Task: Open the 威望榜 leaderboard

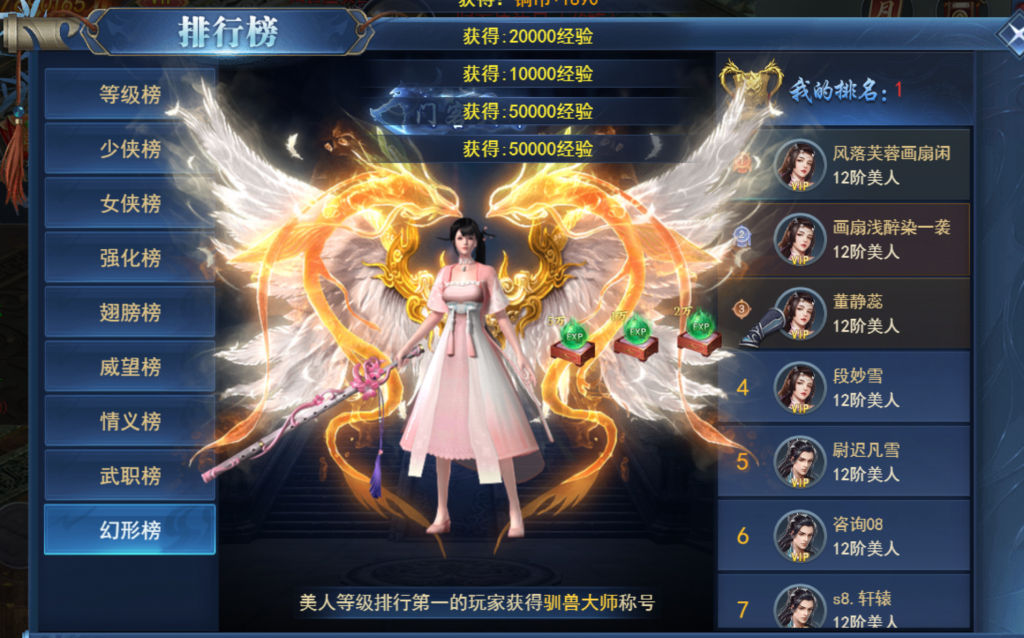Action: [x=130, y=367]
